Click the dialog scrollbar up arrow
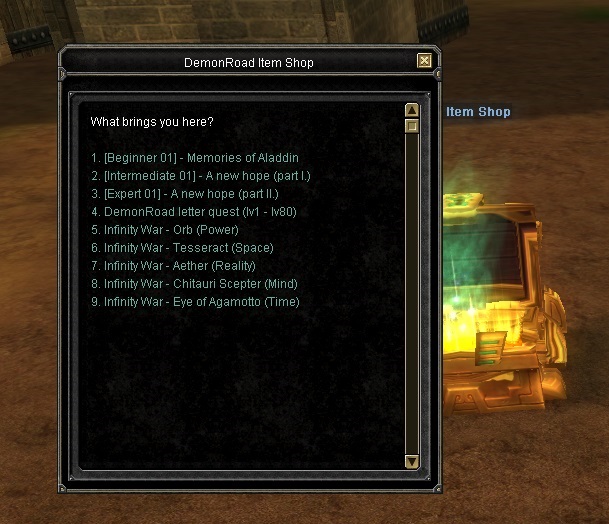The height and width of the screenshot is (524, 609). tap(411, 110)
